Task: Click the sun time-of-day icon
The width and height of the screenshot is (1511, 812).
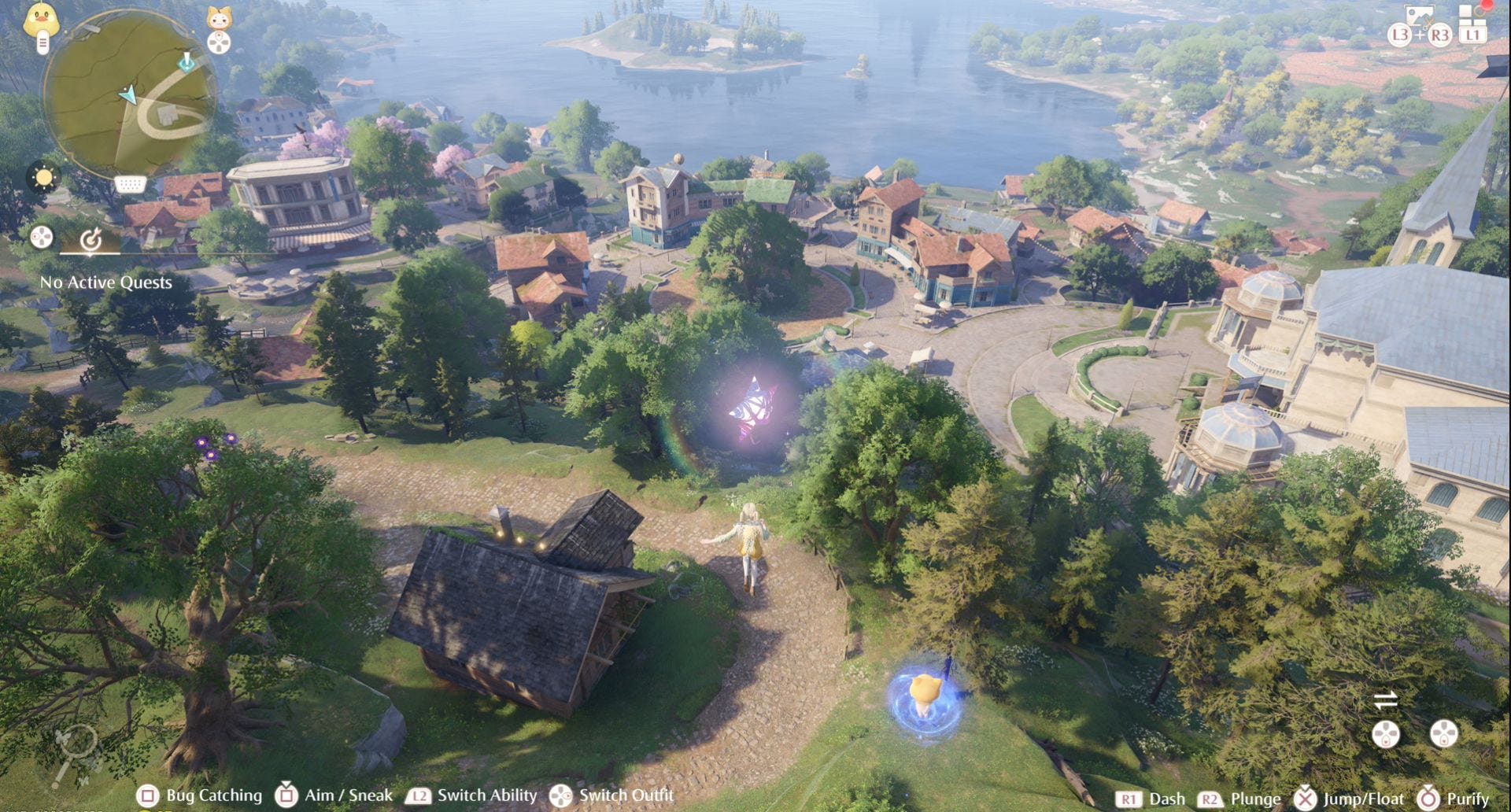Action: click(x=43, y=177)
